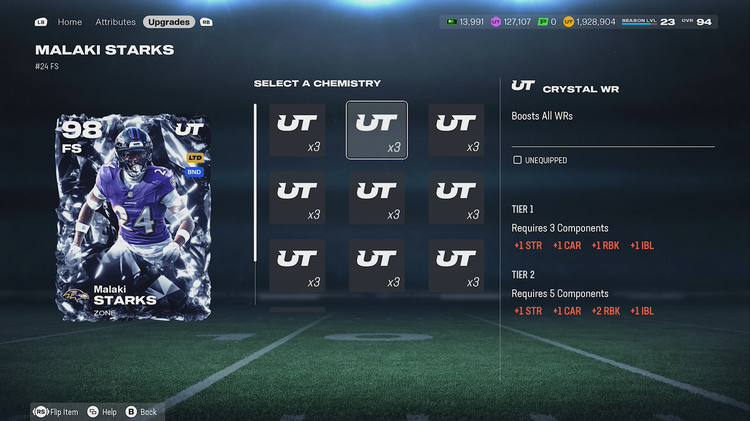This screenshot has height=421, width=750.
Task: Select the Upgrades tab
Action: pos(169,21)
